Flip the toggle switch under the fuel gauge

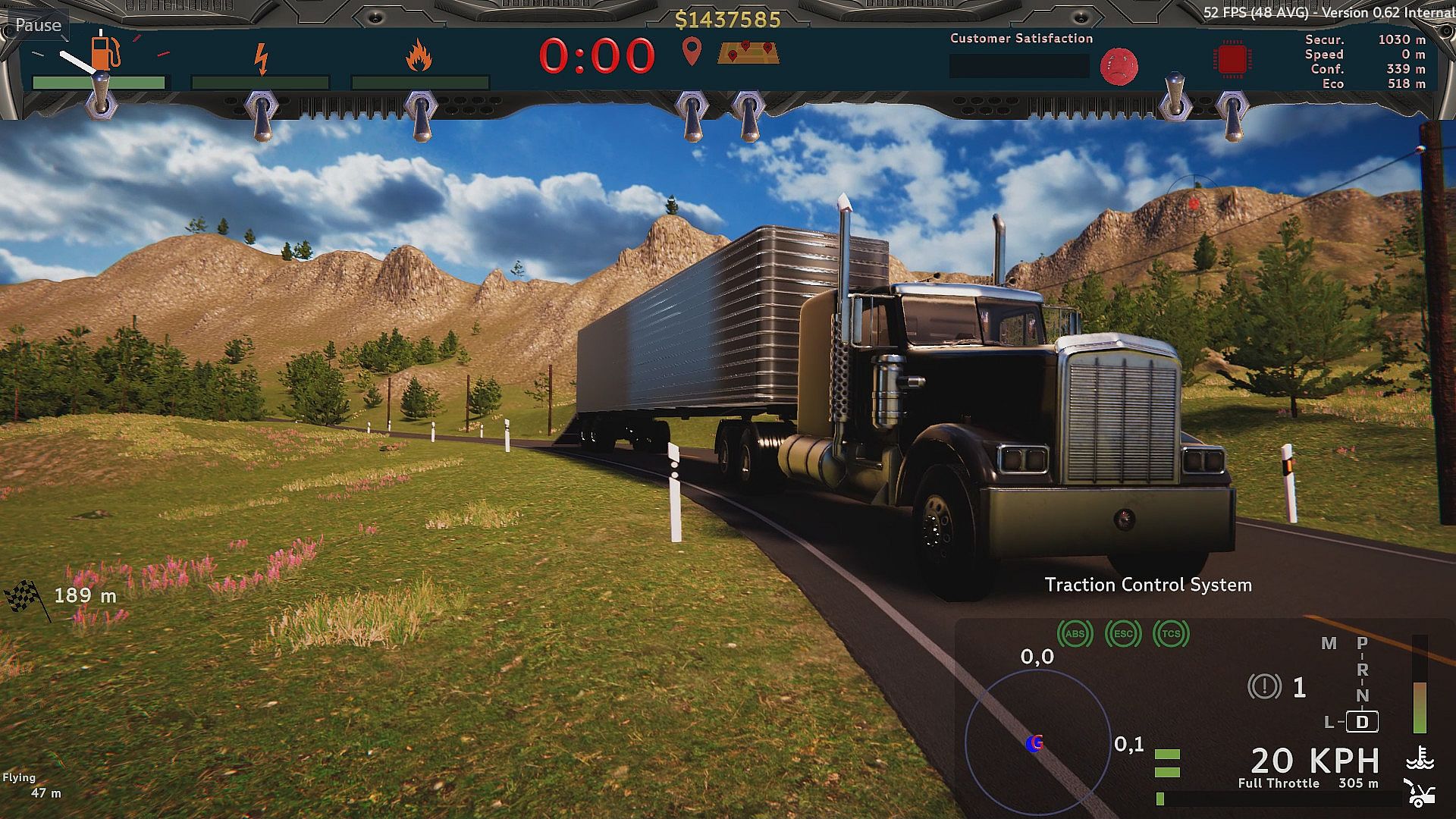[x=101, y=95]
